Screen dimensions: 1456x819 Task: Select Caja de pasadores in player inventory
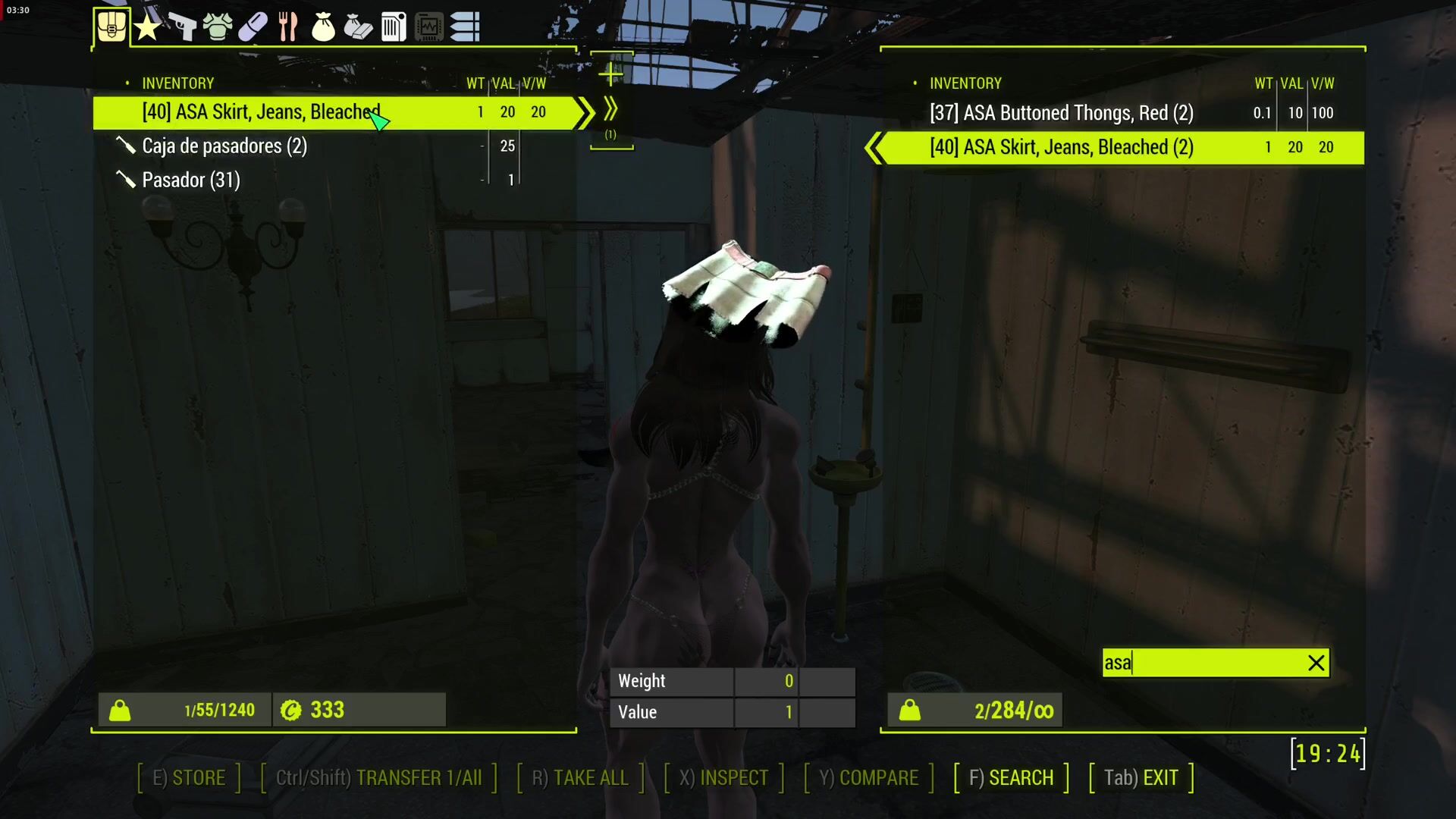pos(224,146)
